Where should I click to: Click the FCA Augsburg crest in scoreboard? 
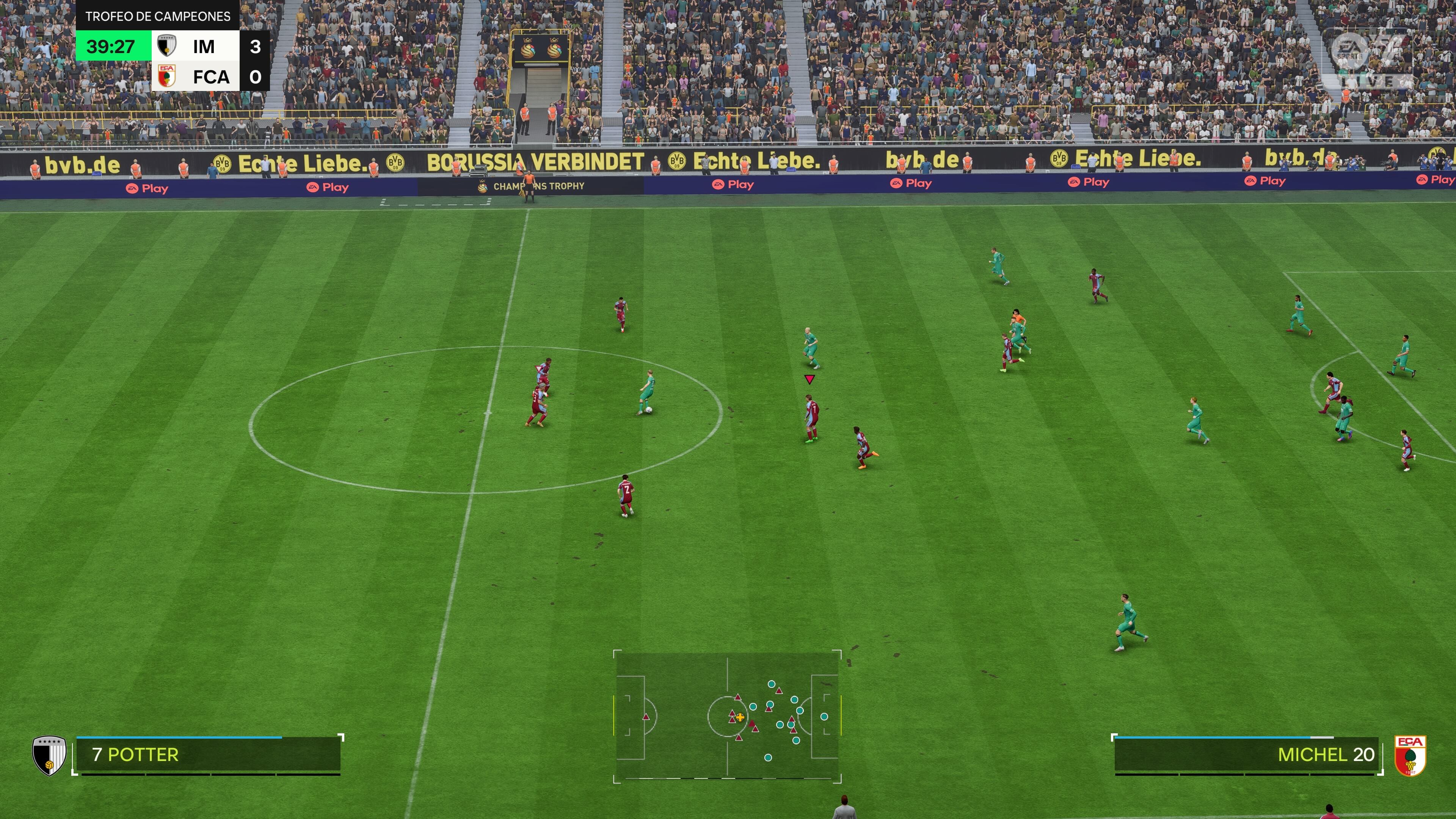(167, 76)
